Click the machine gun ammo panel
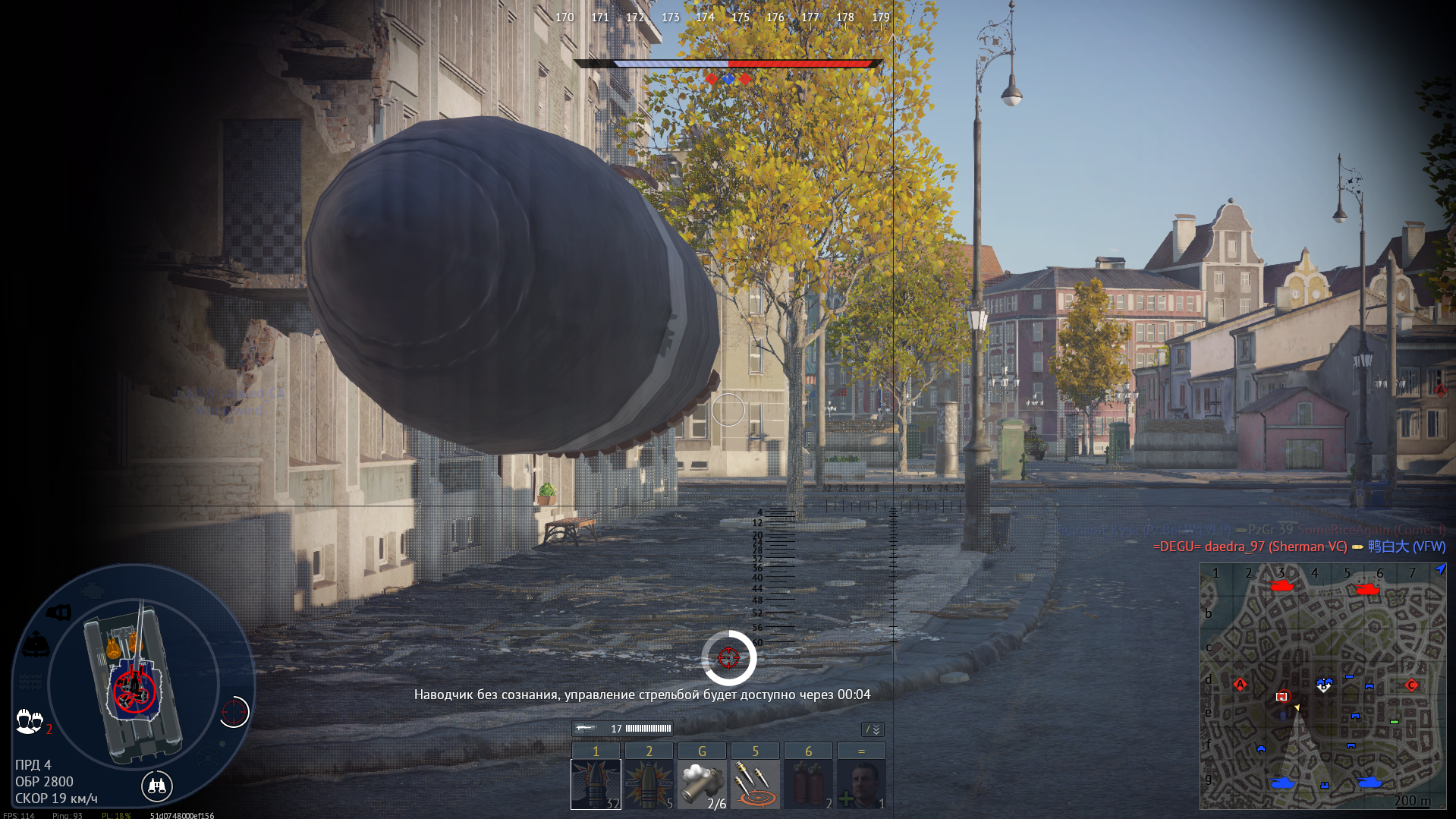Viewport: 1456px width, 819px height. (622, 729)
